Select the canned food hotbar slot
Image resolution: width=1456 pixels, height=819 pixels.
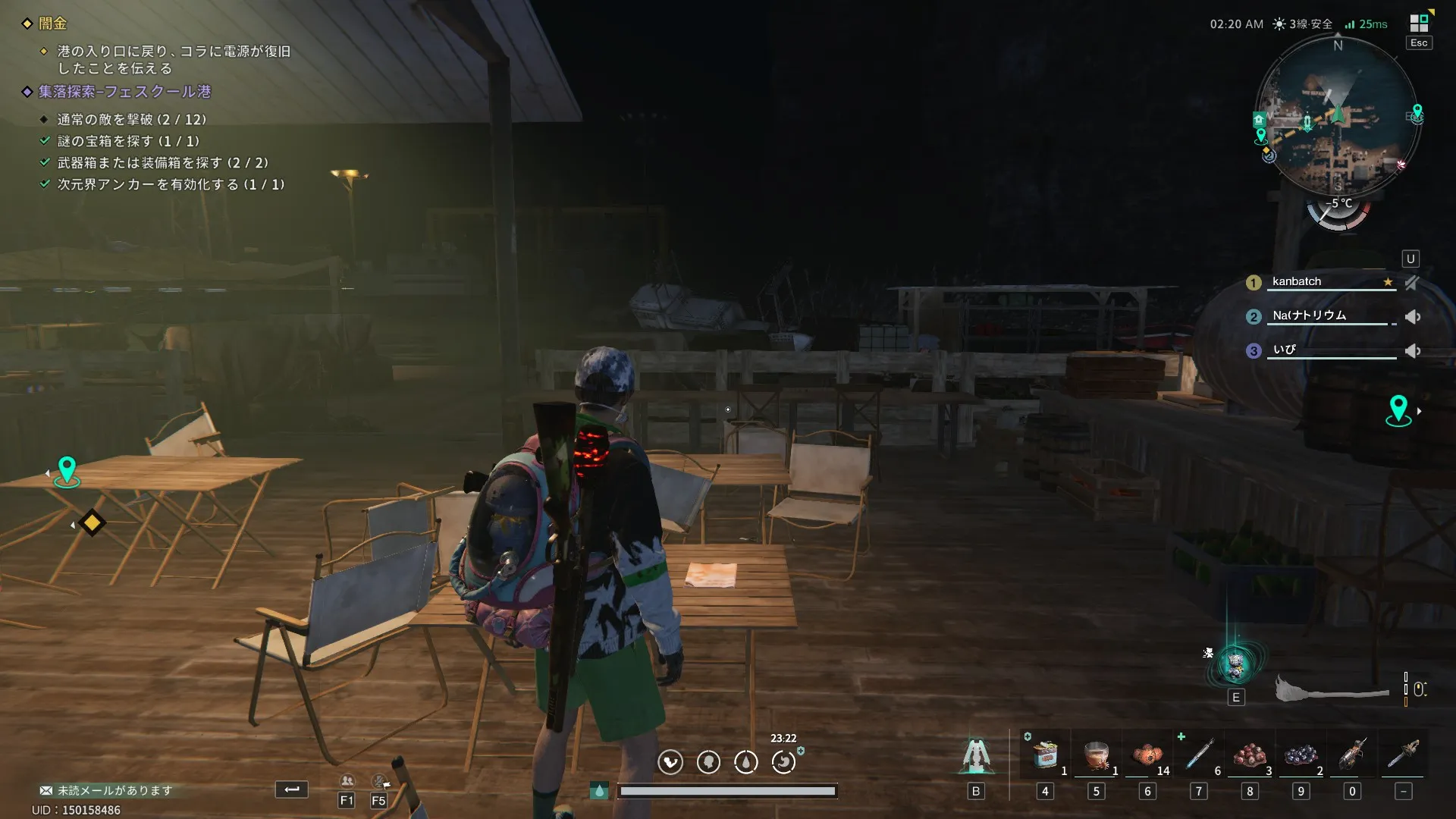[x=1046, y=755]
